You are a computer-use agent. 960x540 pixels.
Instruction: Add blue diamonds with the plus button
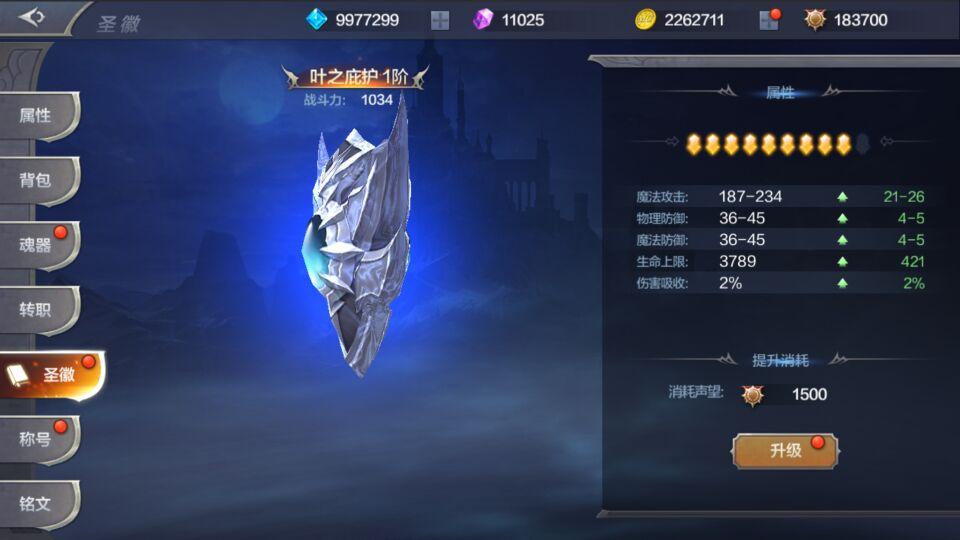(x=440, y=20)
